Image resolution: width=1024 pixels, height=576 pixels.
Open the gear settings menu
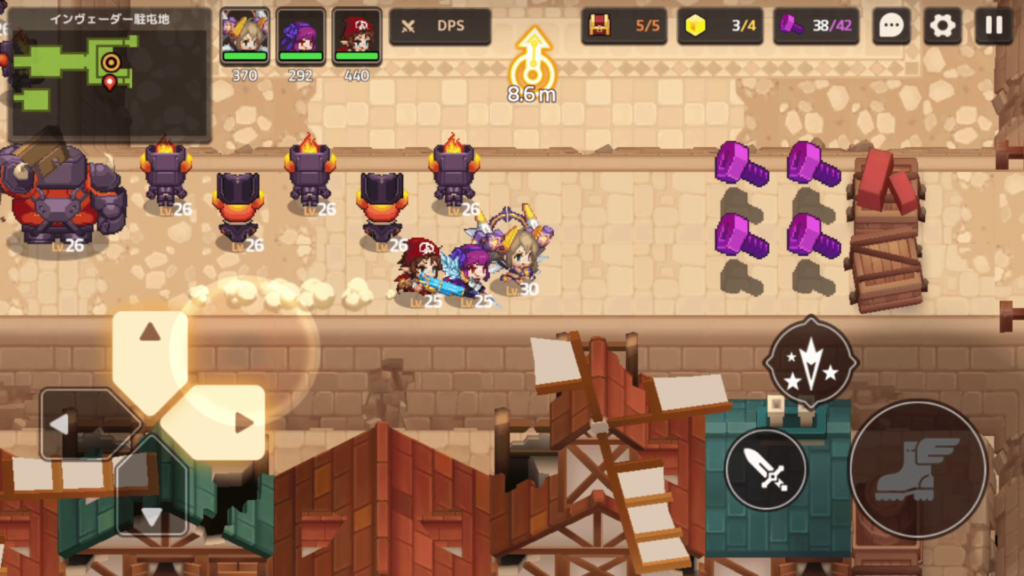tap(942, 26)
